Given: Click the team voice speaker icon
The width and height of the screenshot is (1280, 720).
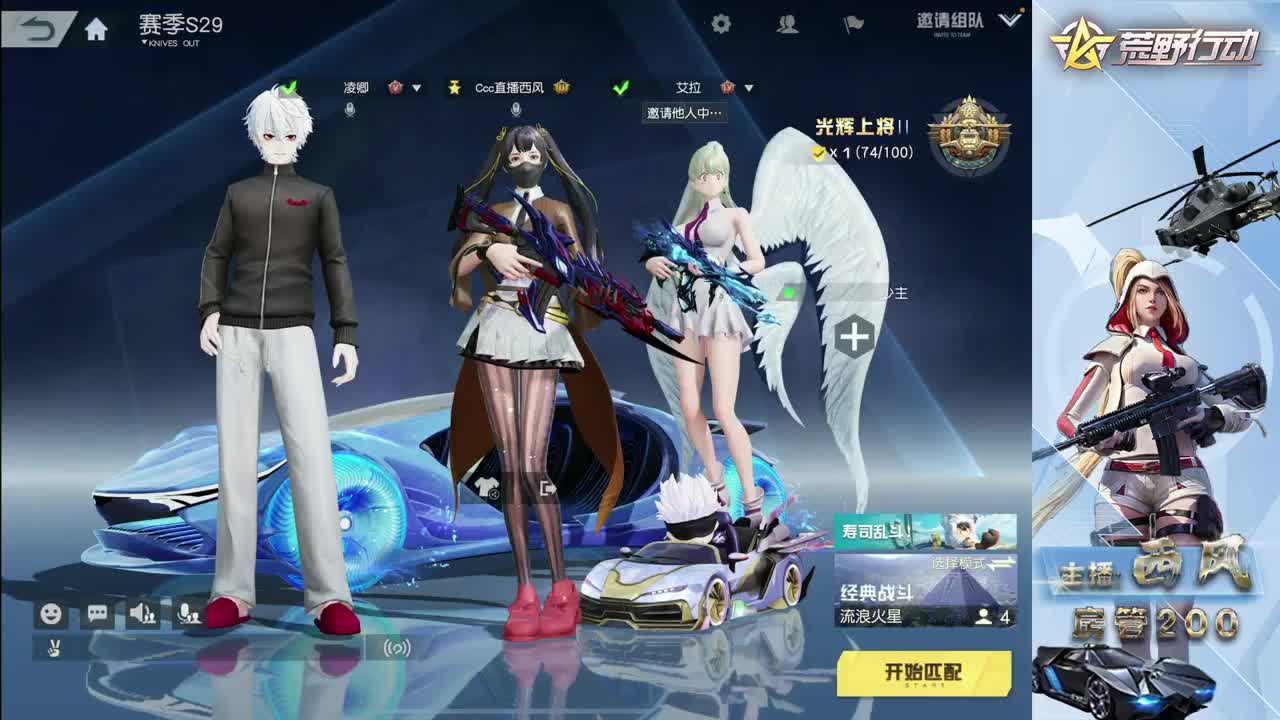Looking at the screenshot, I should (x=142, y=611).
